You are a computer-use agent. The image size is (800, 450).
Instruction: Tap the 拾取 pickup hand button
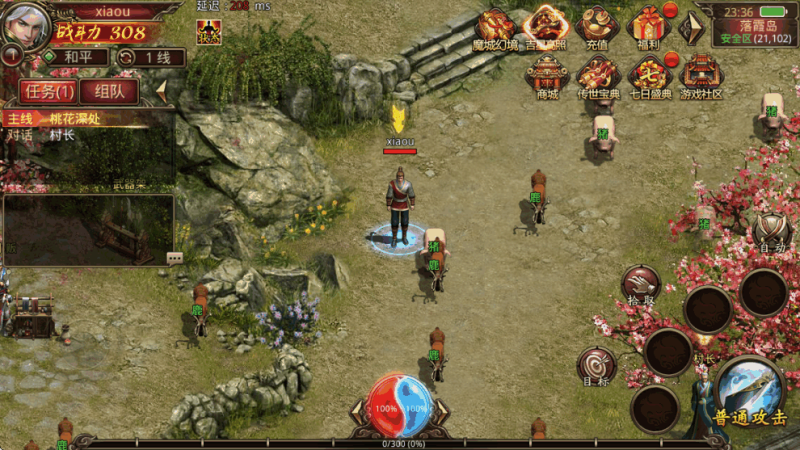[640, 285]
